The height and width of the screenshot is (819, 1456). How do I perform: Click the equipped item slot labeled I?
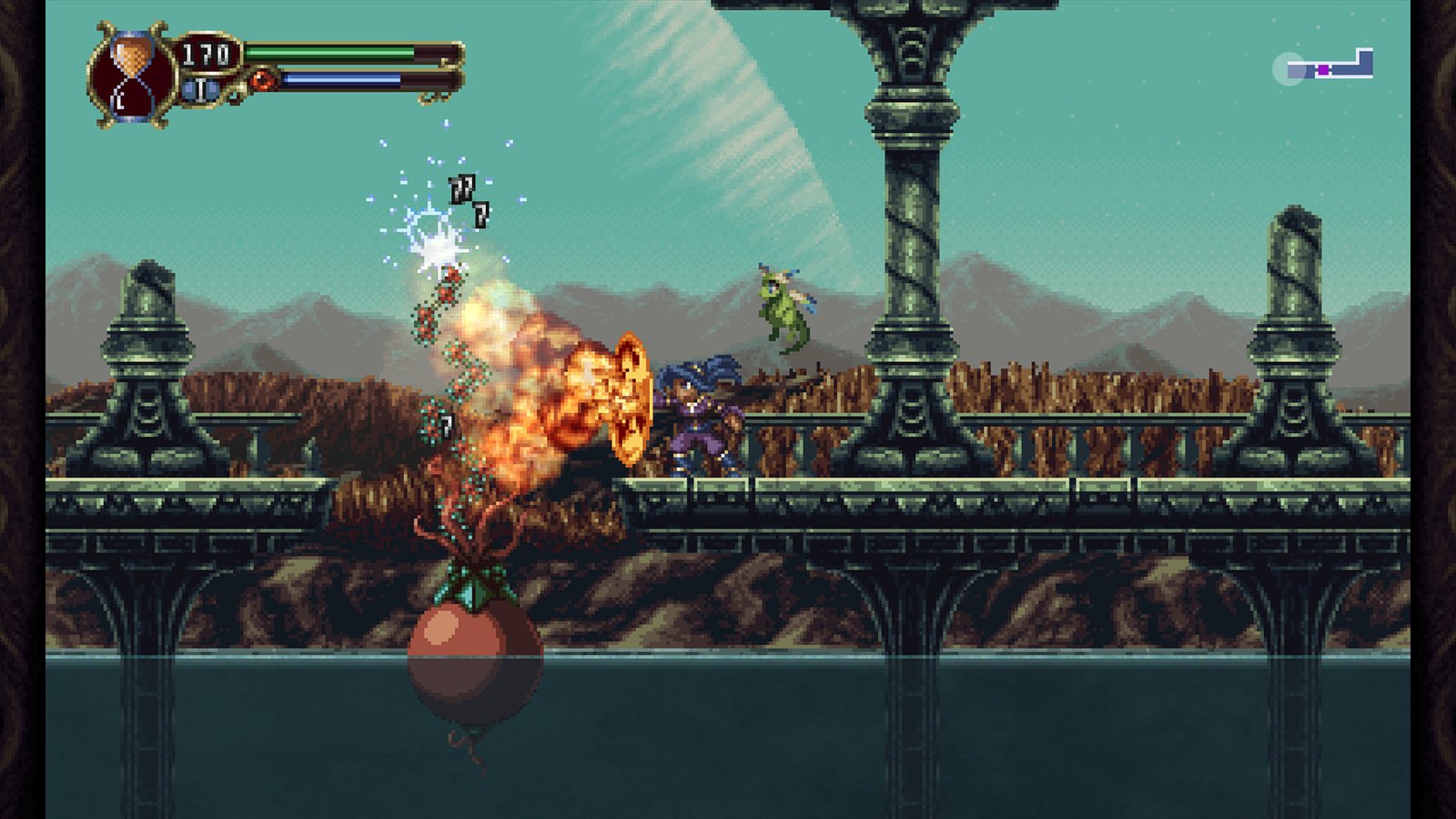200,88
